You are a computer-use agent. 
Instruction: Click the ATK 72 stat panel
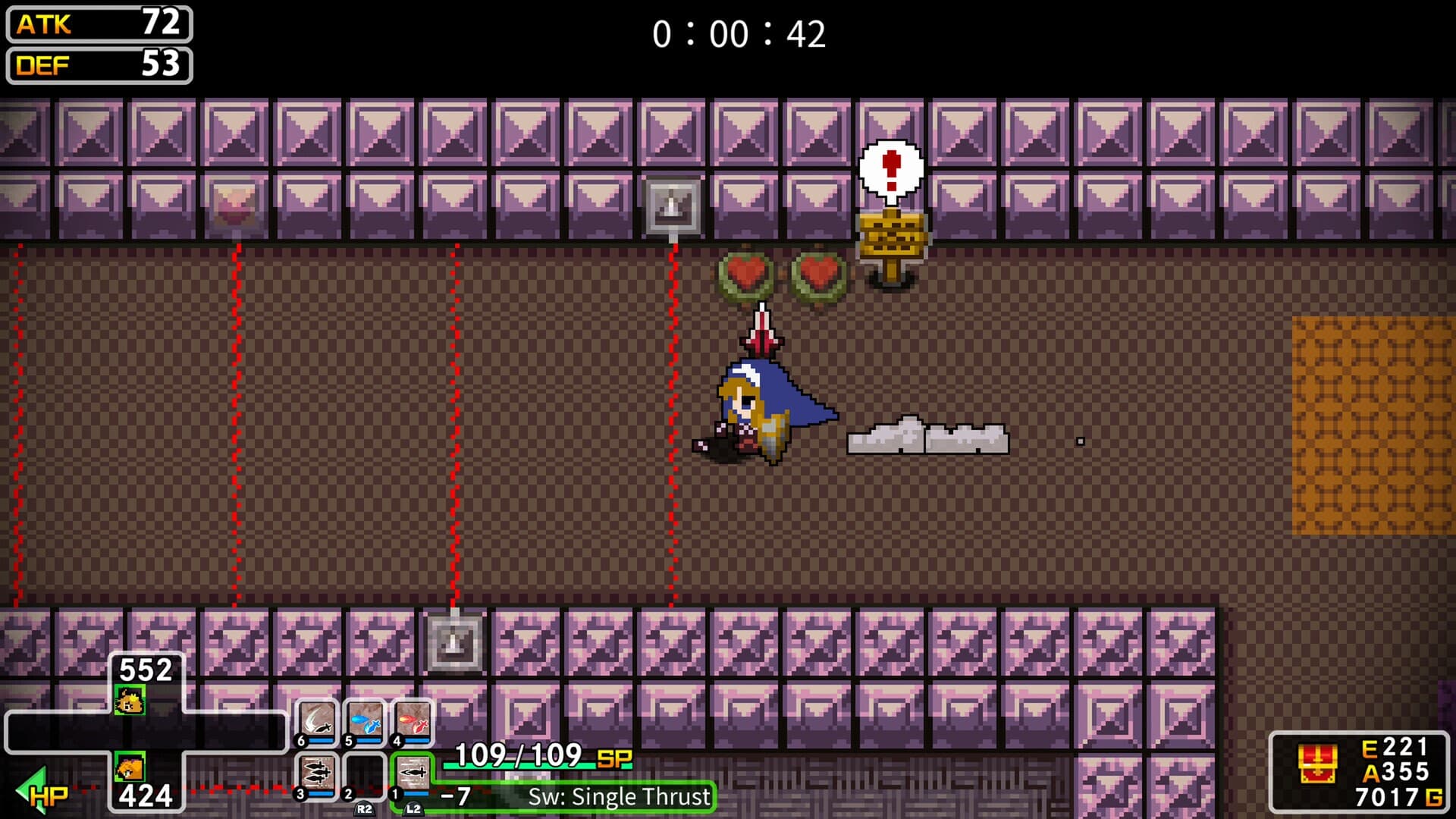(x=97, y=24)
